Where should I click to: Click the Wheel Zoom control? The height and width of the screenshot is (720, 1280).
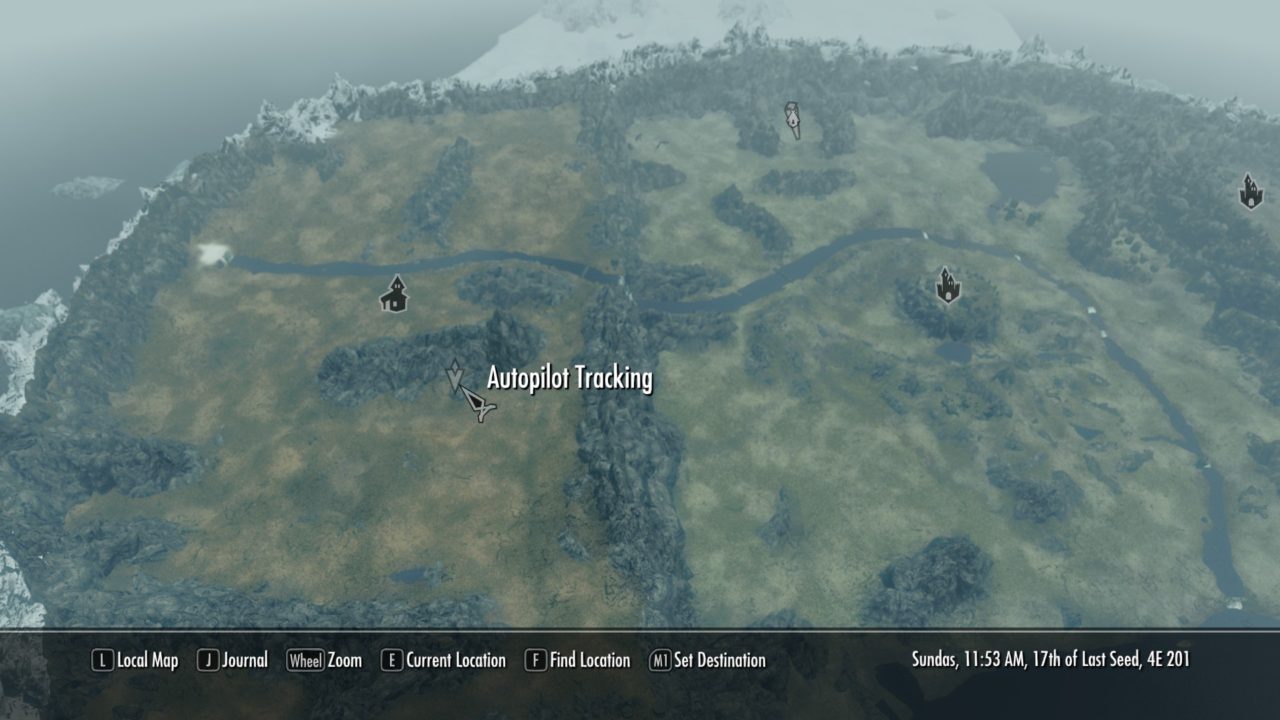tap(307, 661)
